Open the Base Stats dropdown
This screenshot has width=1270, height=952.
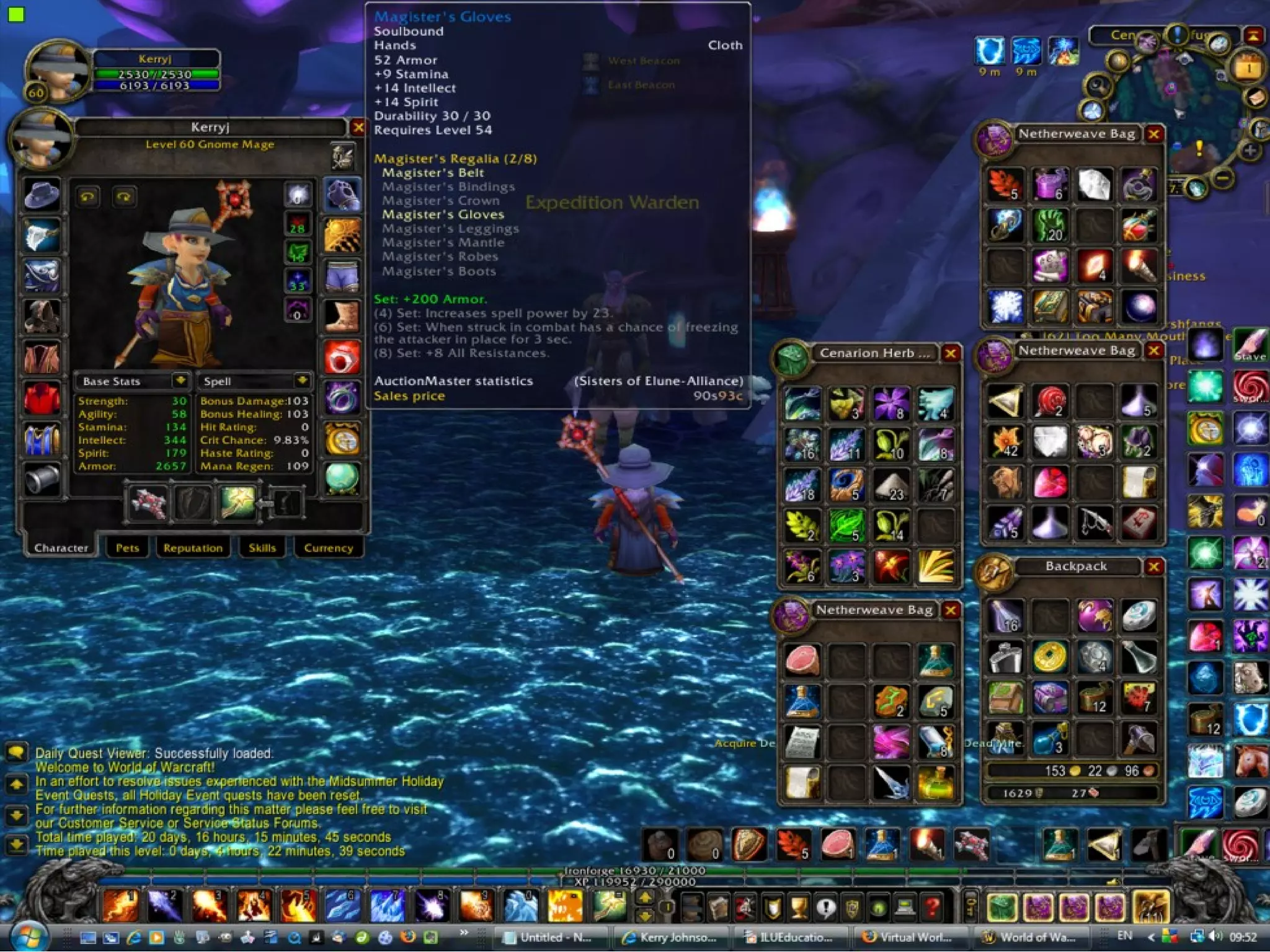tap(180, 381)
